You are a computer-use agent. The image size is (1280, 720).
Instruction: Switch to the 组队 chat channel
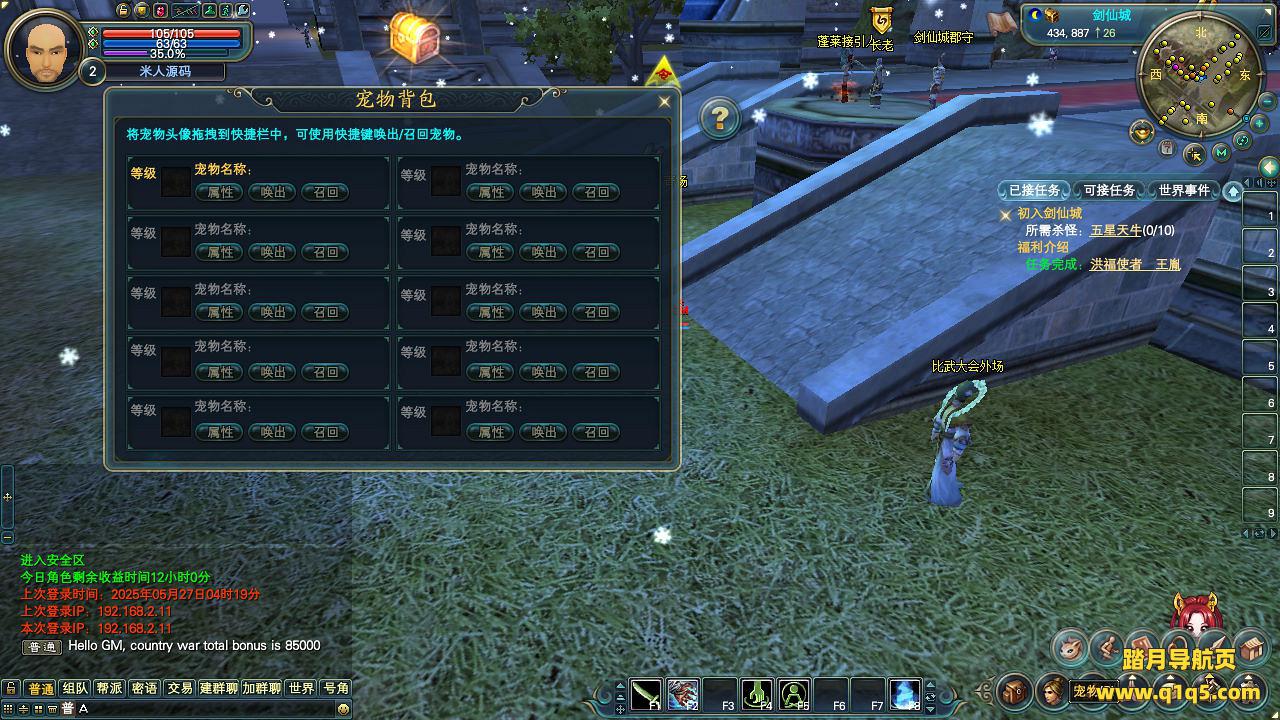click(x=75, y=688)
